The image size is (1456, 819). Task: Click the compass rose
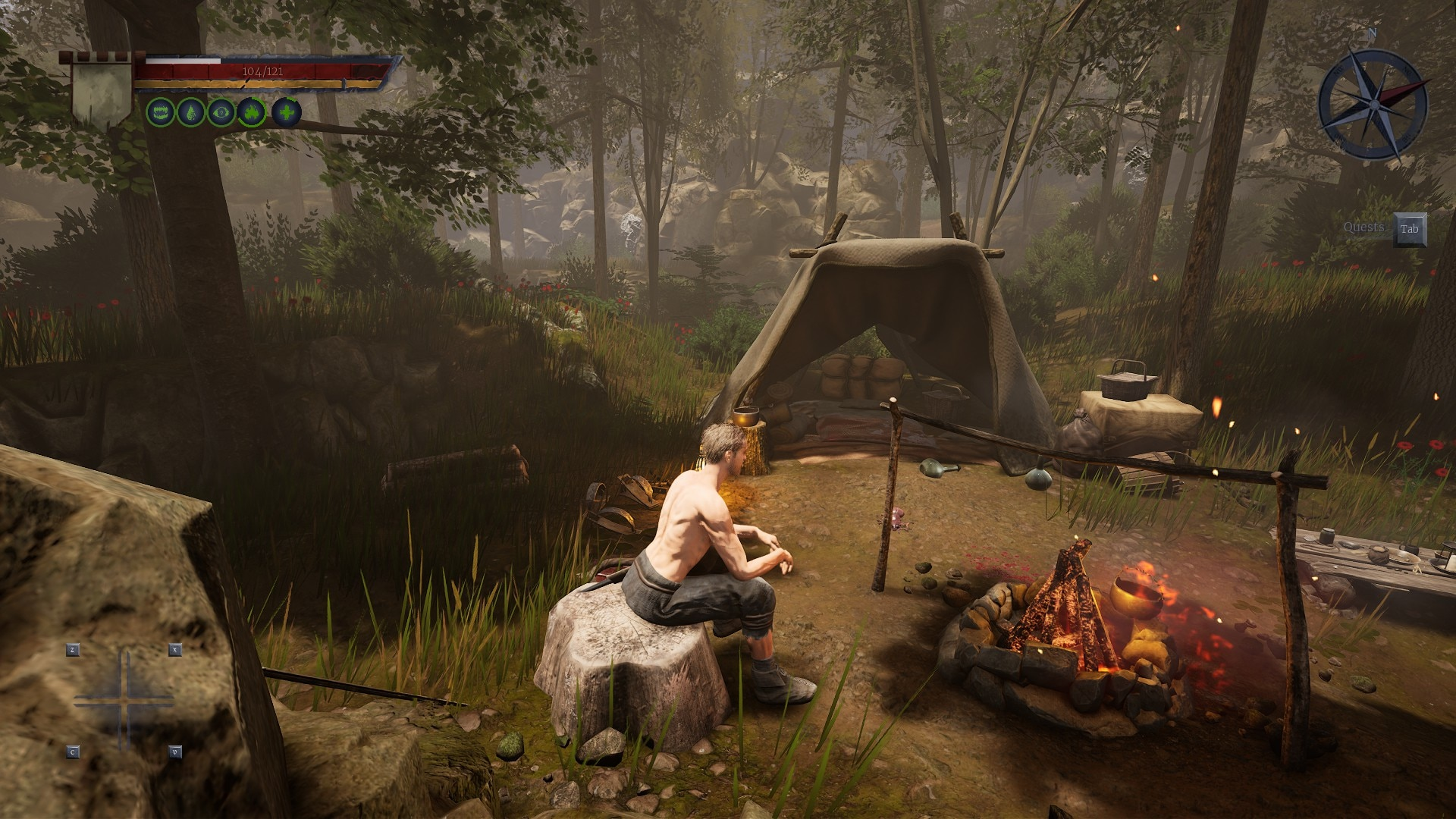(x=1373, y=104)
